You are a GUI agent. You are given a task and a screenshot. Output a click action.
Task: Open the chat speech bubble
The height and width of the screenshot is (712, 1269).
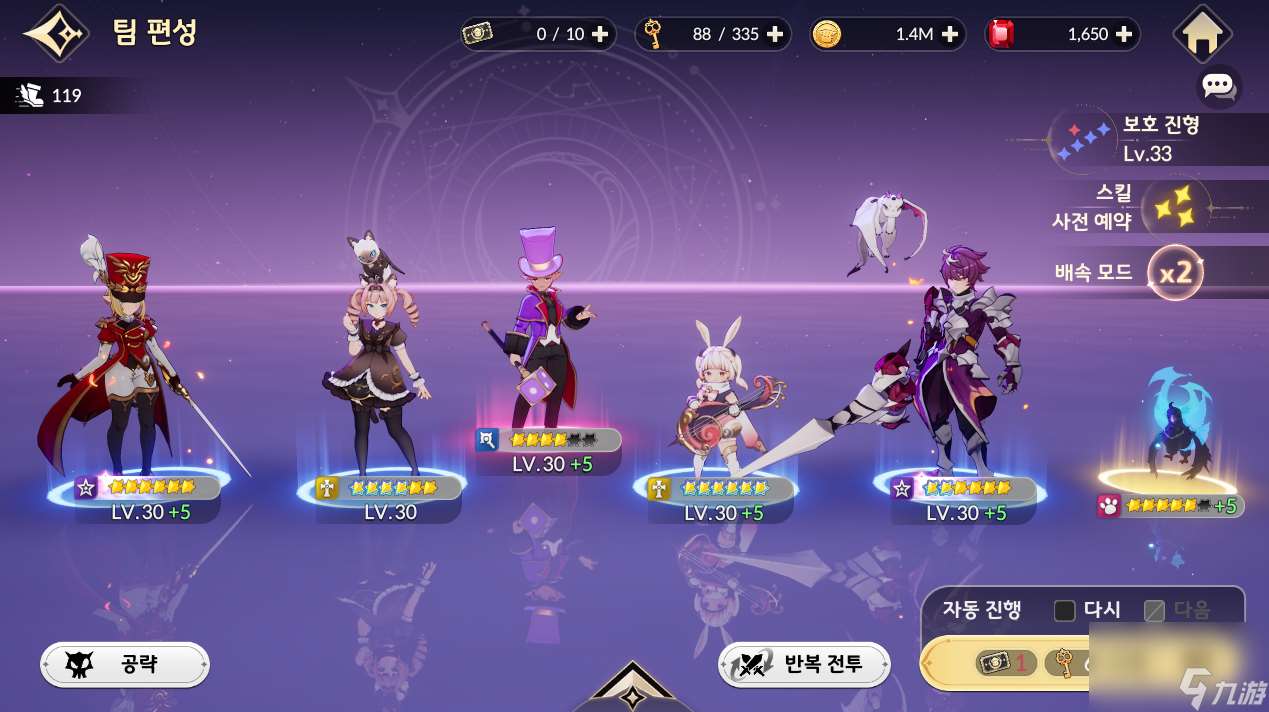click(1218, 85)
